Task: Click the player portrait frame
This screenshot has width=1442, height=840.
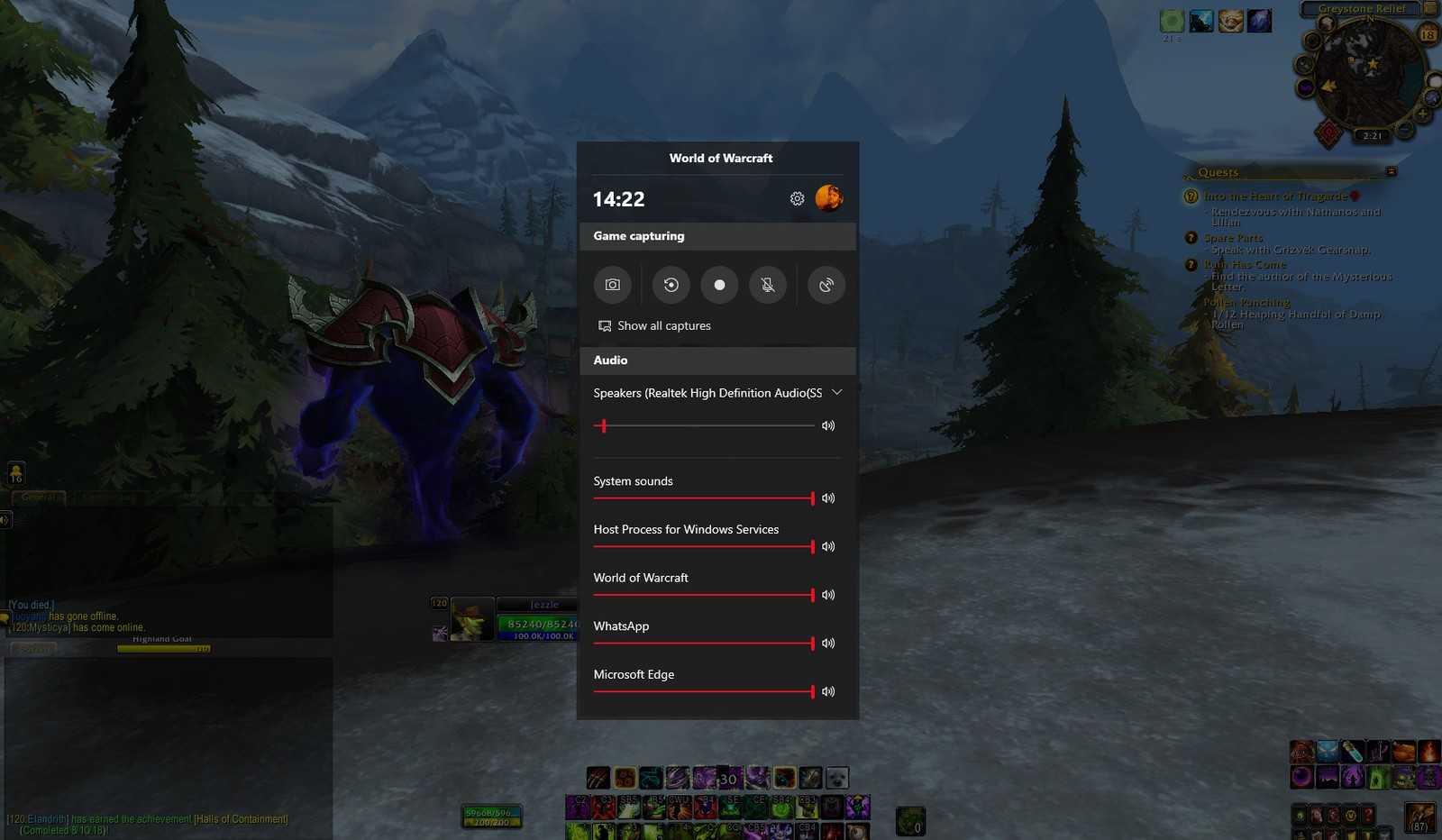Action: click(x=471, y=620)
